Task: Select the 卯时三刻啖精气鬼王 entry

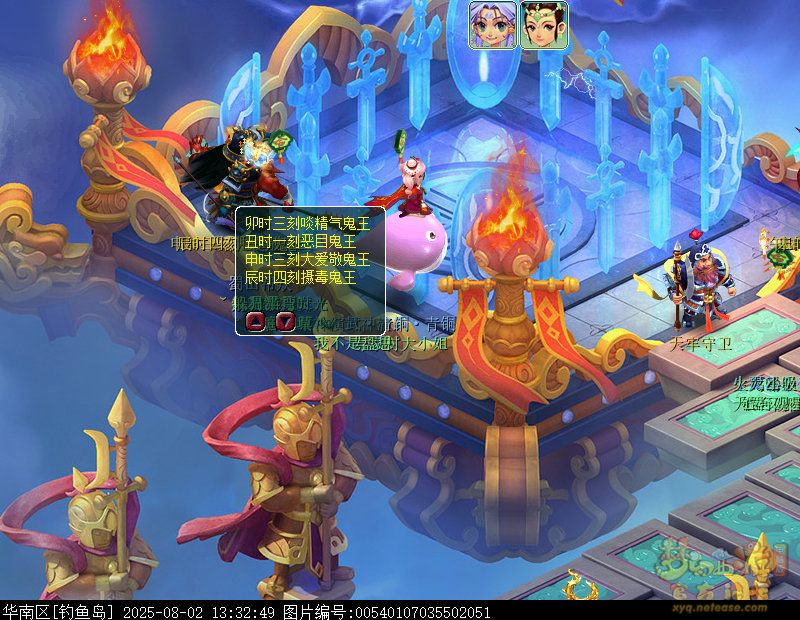Action: [x=307, y=224]
